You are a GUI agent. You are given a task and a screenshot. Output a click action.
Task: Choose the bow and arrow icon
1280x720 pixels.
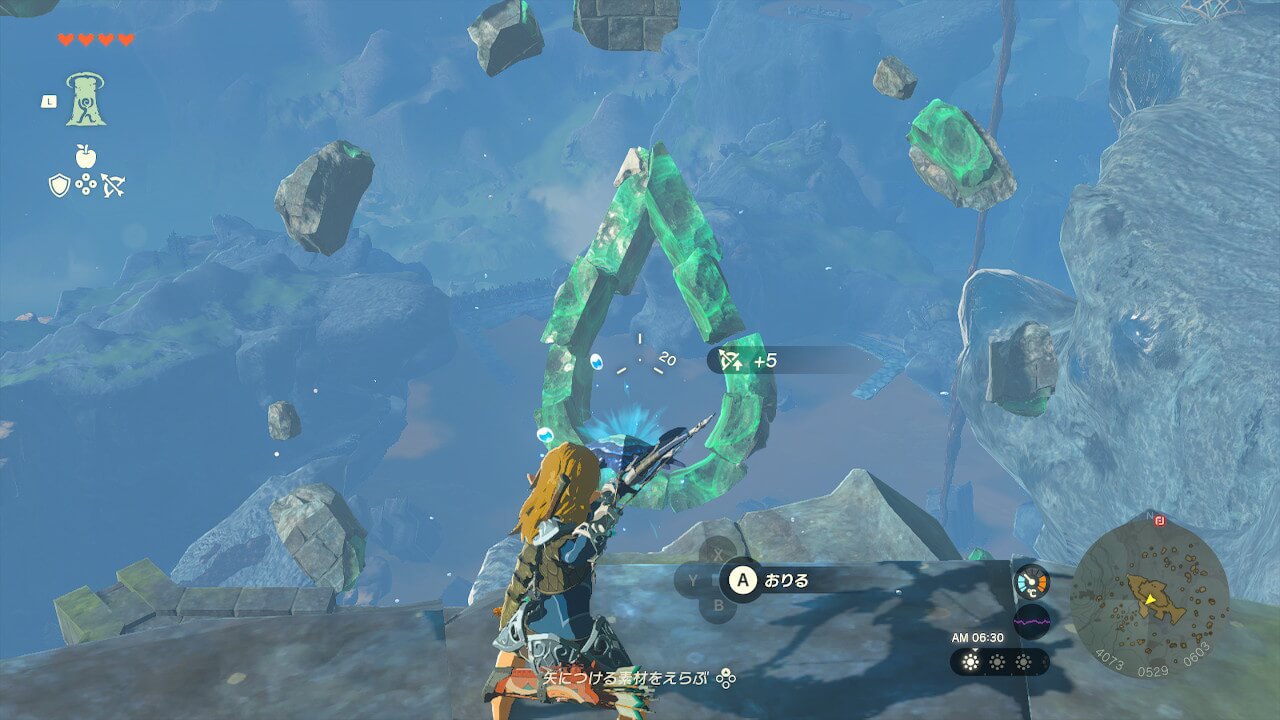tap(113, 185)
